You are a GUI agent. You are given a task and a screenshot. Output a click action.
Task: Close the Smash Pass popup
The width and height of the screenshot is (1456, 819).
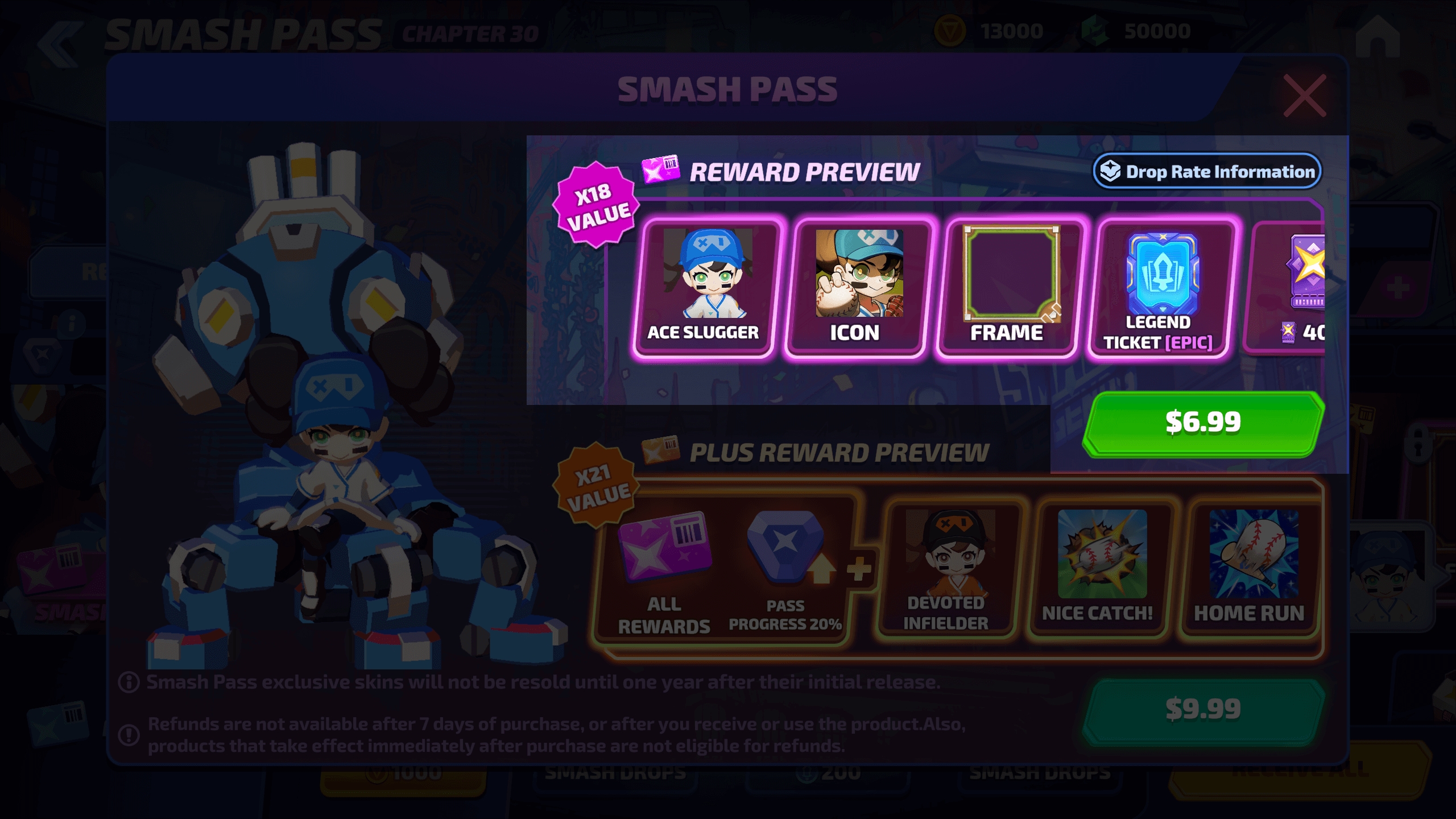coord(1305,96)
